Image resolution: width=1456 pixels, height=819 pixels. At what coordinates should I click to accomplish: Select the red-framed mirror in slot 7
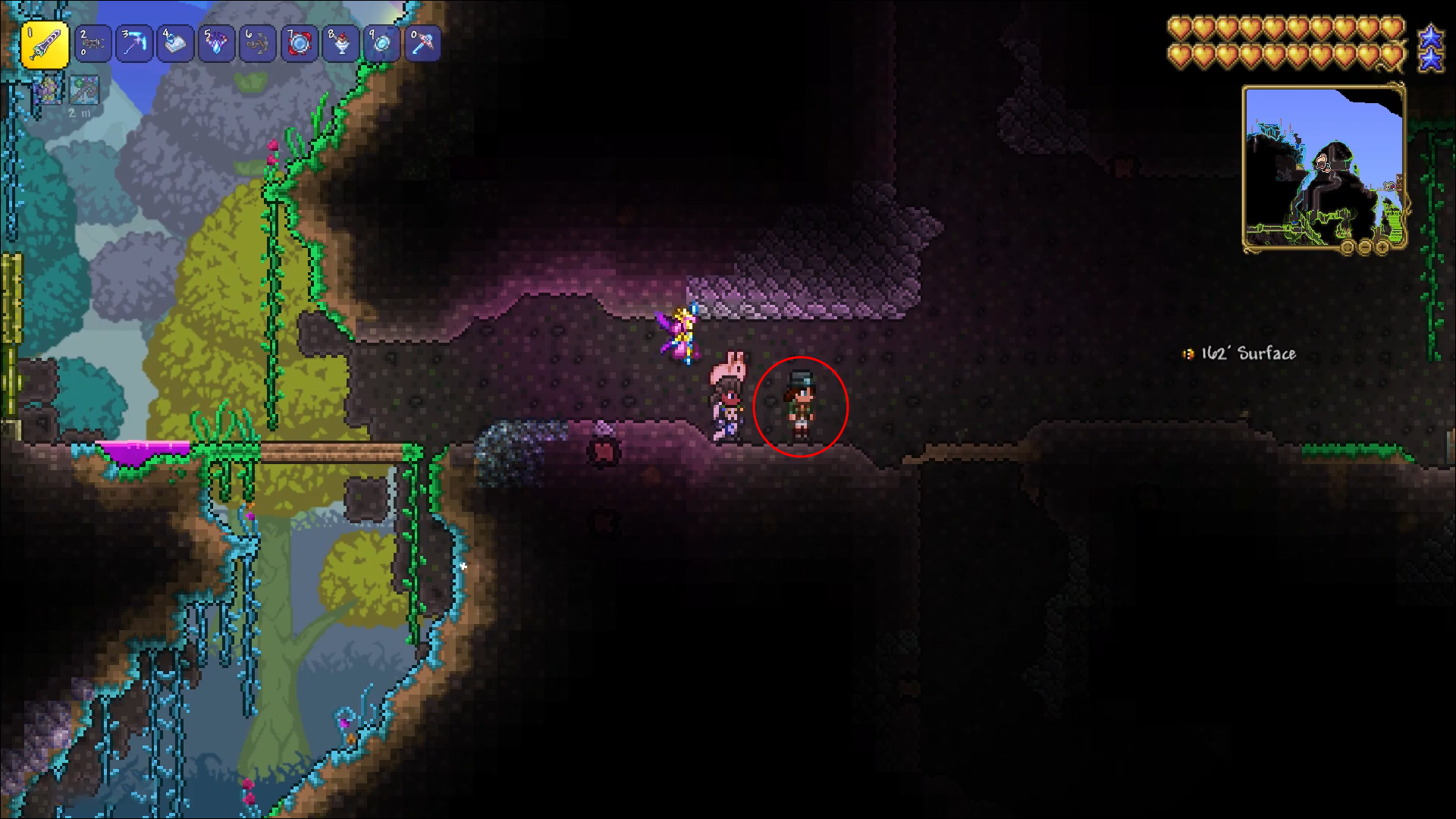299,44
